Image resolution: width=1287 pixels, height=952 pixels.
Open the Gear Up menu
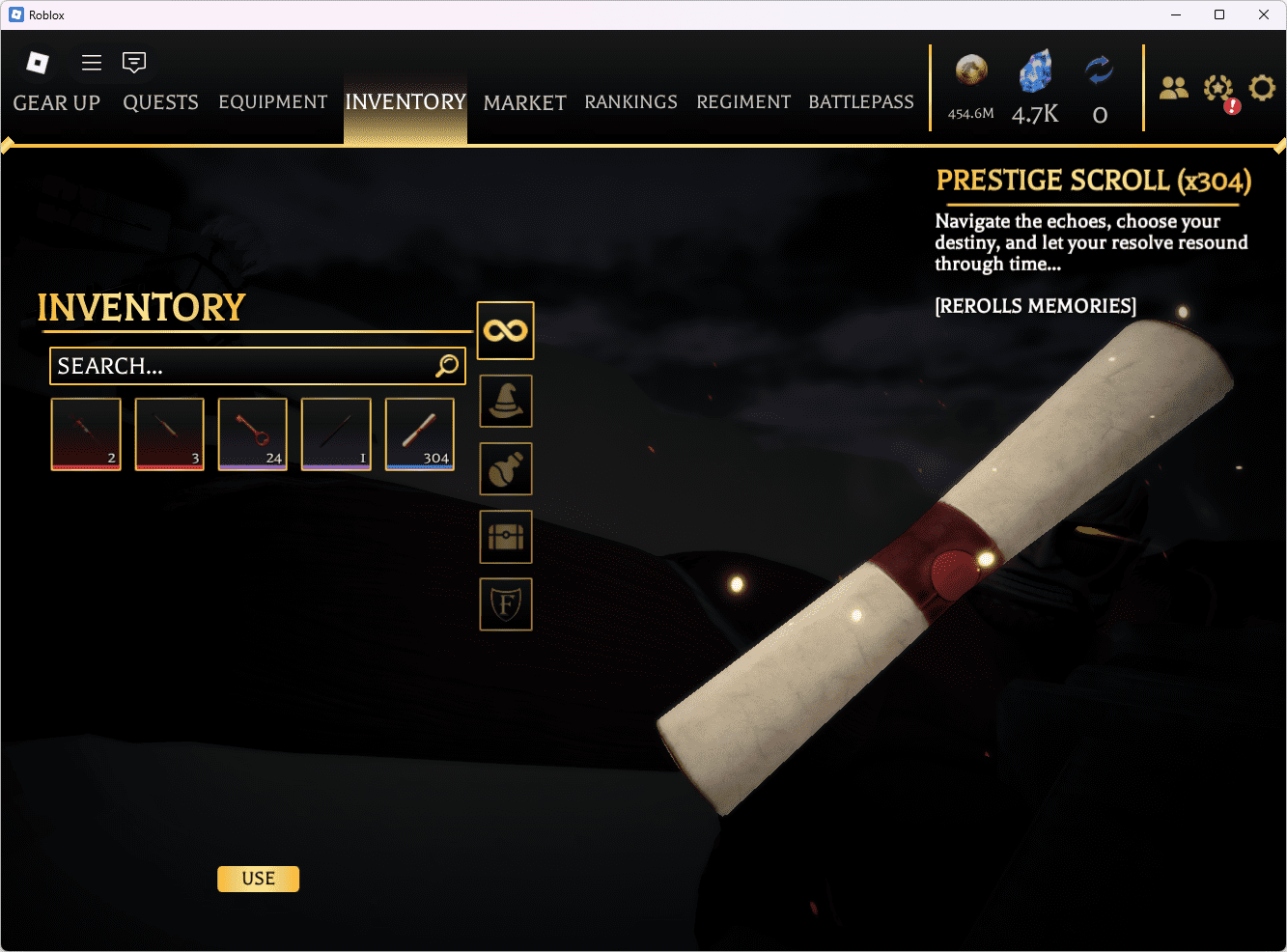(x=56, y=102)
